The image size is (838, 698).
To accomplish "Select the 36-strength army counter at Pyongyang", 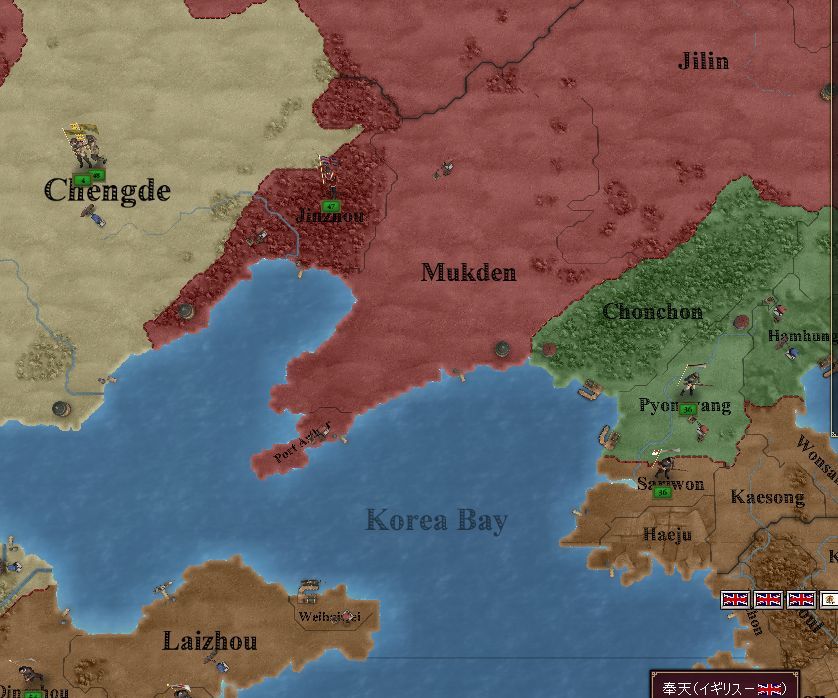I will [x=687, y=408].
